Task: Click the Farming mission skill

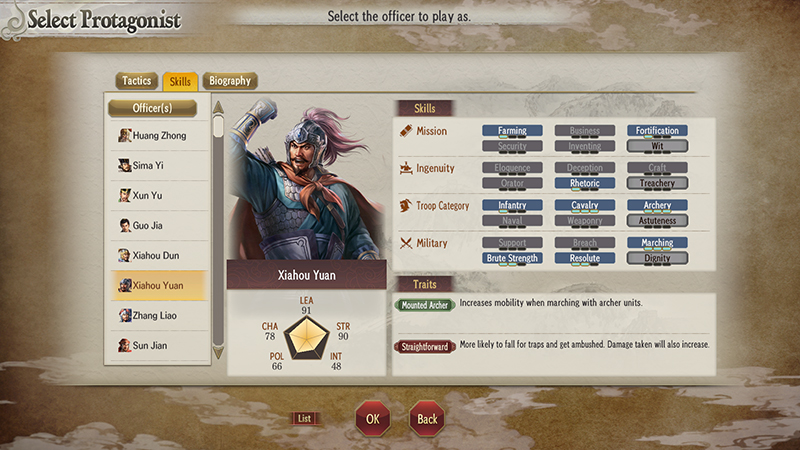Action: (x=512, y=131)
